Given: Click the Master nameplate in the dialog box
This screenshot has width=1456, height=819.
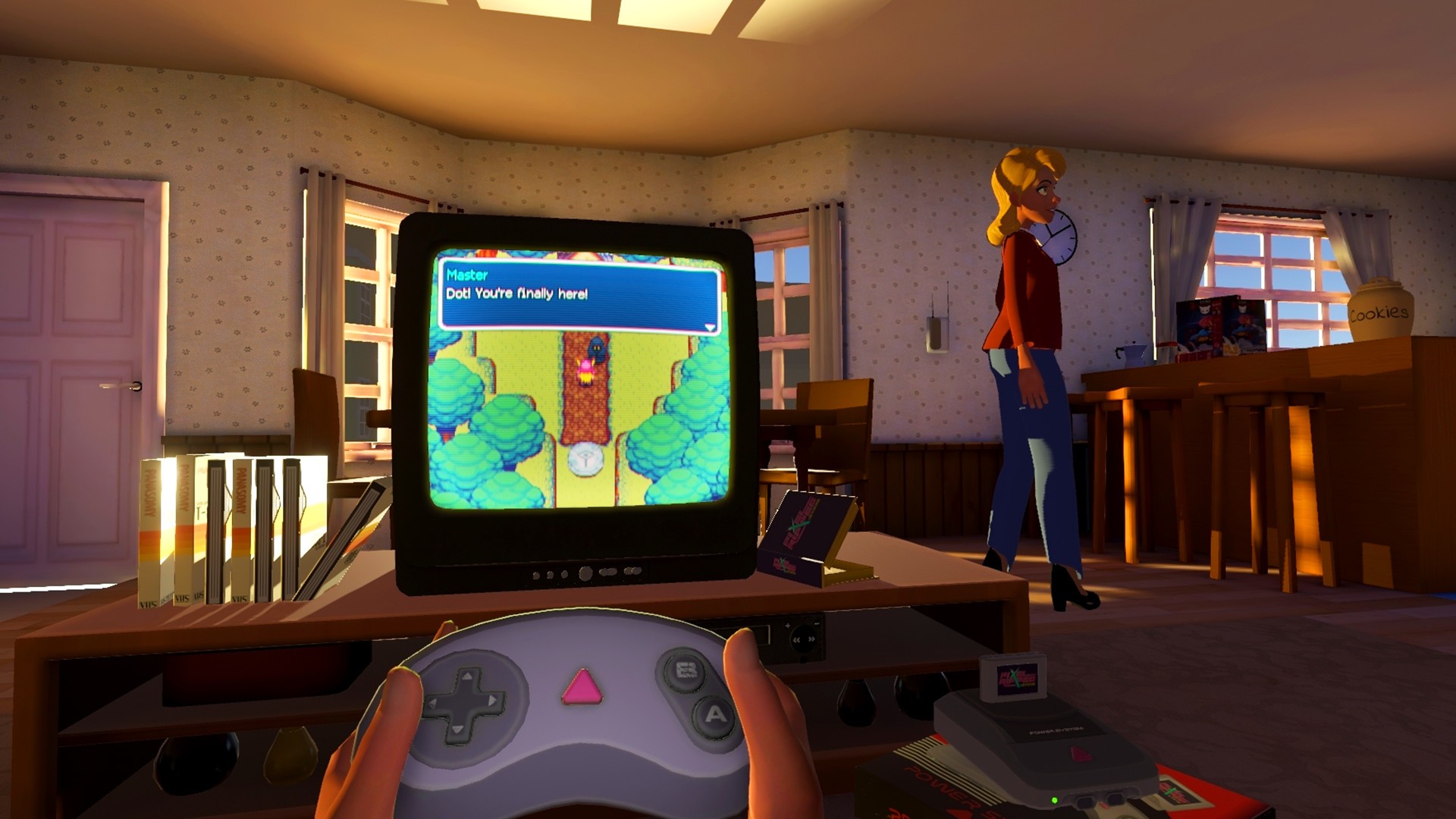Looking at the screenshot, I should click(469, 276).
